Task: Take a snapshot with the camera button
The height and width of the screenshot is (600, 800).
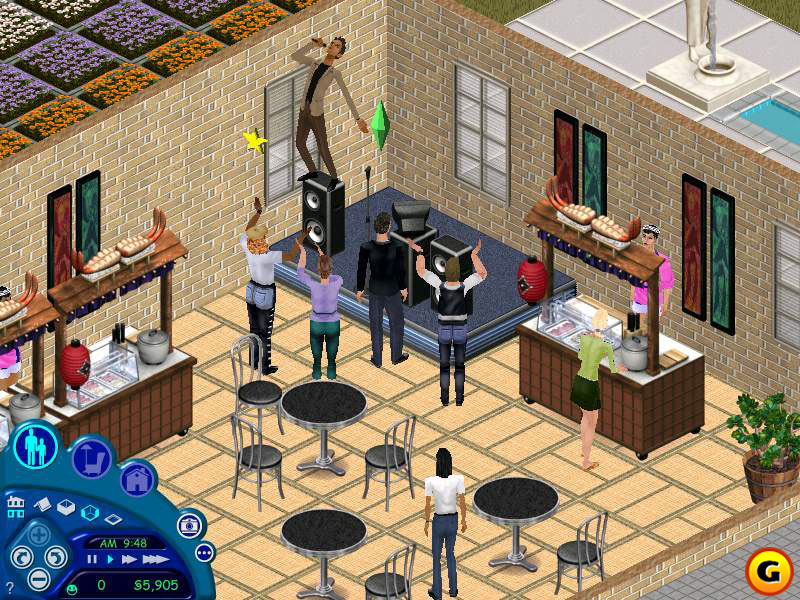Action: click(187, 525)
